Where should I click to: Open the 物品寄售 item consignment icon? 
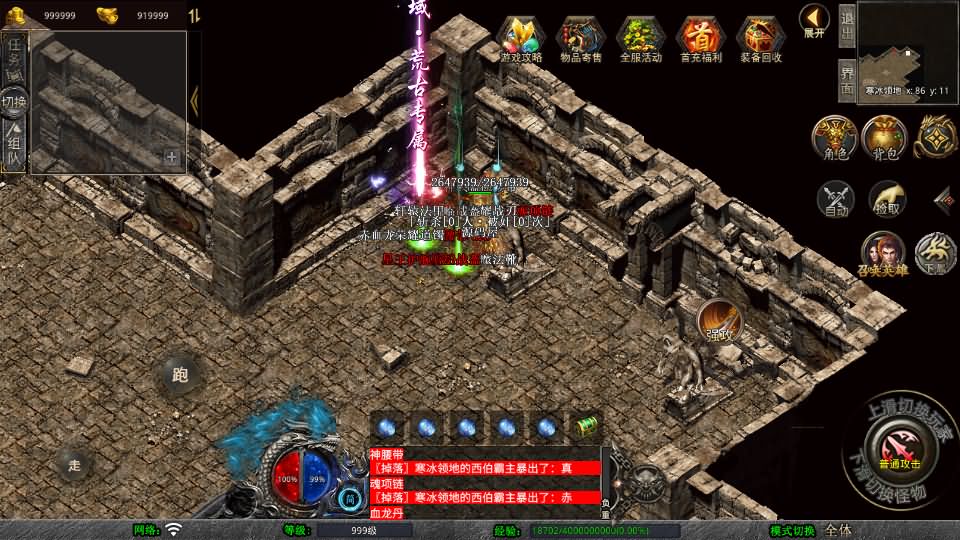tap(580, 38)
